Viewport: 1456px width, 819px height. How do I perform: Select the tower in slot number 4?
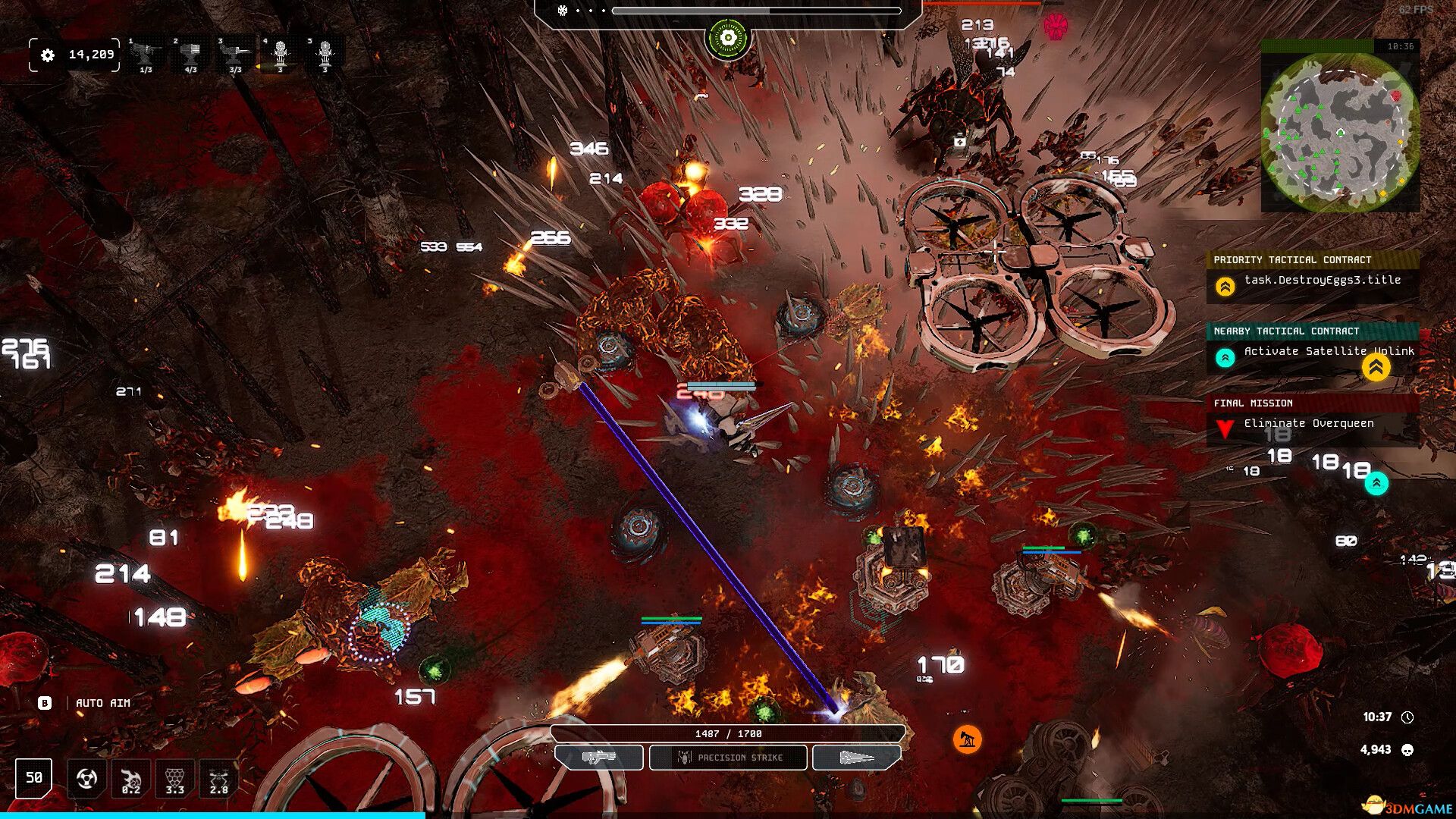[x=280, y=55]
